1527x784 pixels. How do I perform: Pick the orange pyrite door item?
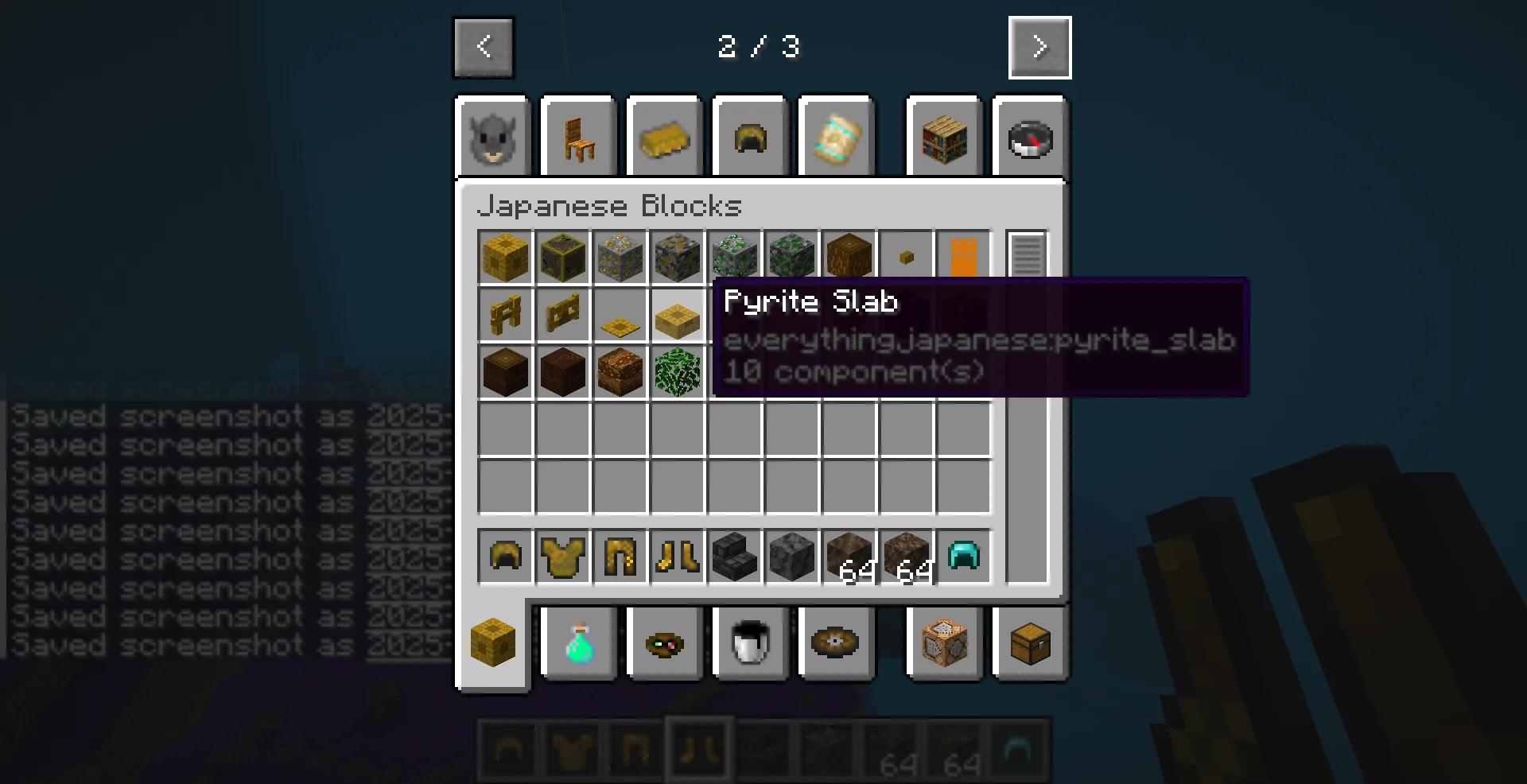(x=964, y=255)
